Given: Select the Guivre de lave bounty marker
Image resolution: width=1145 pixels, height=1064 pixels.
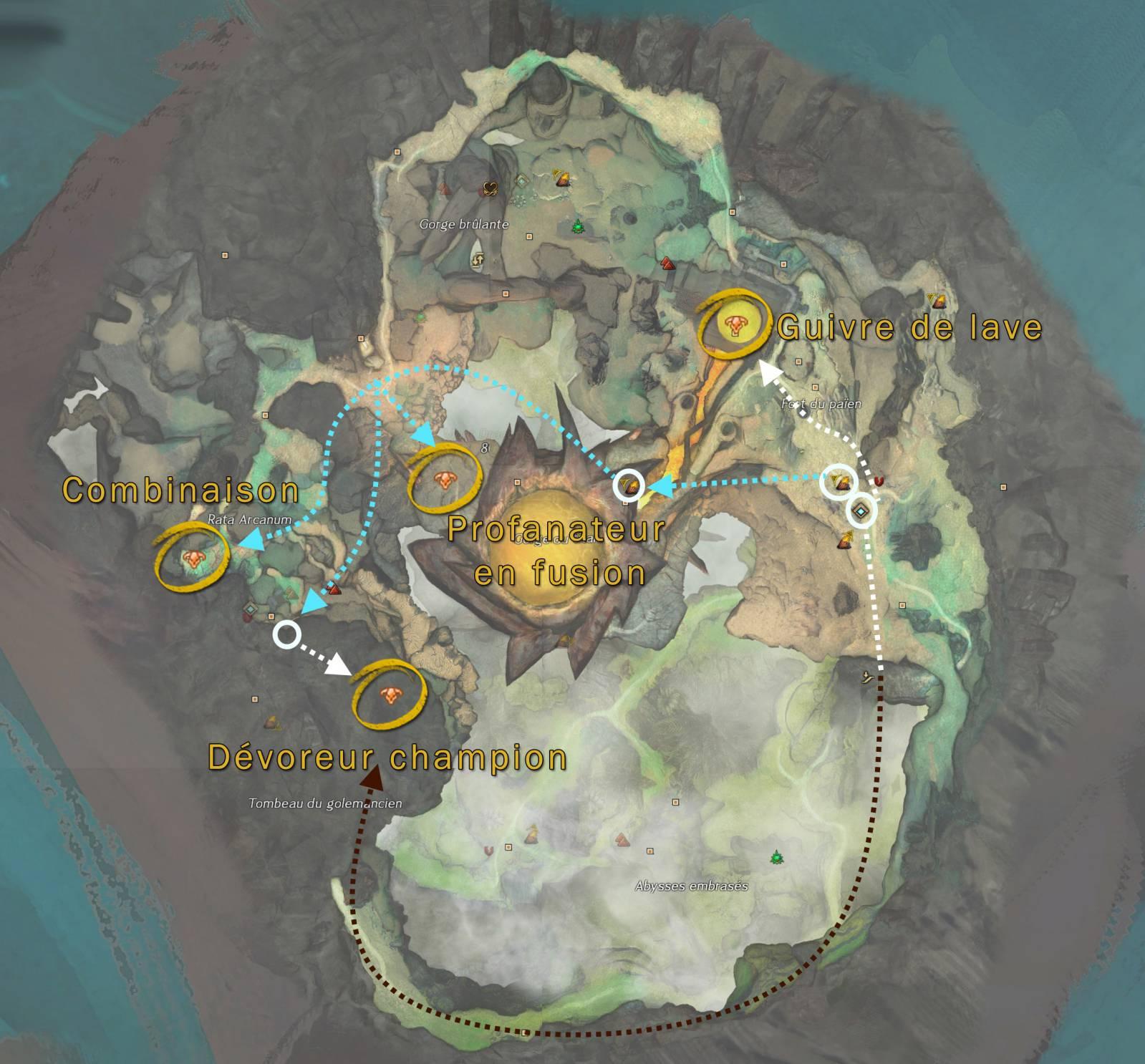Looking at the screenshot, I should pyautogui.click(x=734, y=326).
